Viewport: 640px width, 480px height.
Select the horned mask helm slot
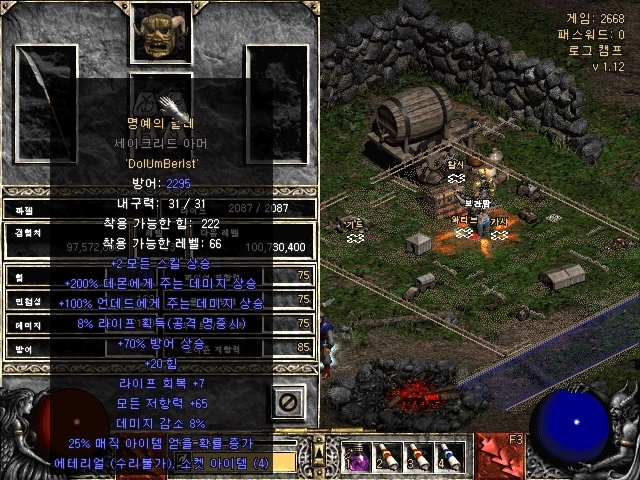pos(160,31)
